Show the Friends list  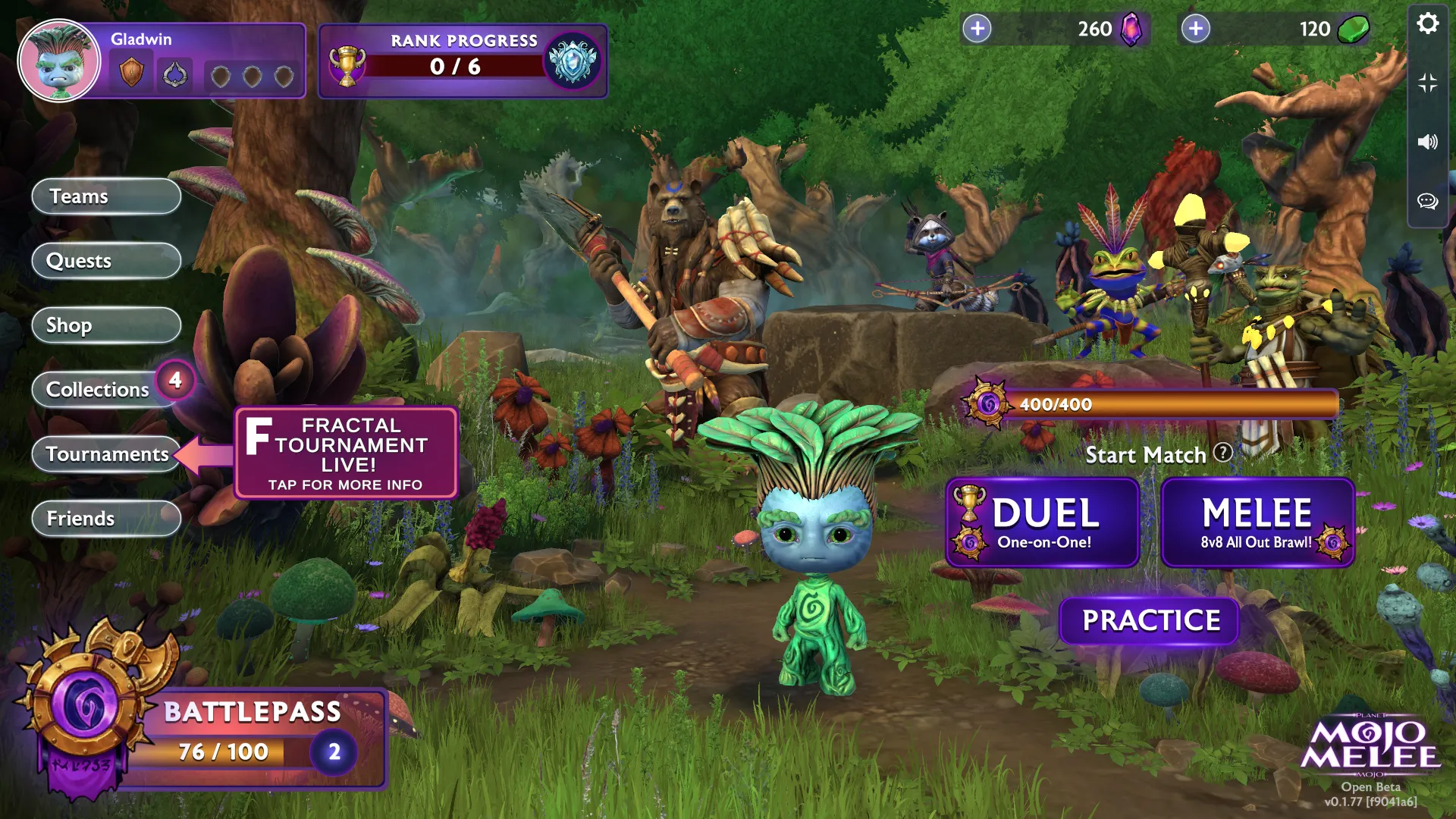coord(106,519)
